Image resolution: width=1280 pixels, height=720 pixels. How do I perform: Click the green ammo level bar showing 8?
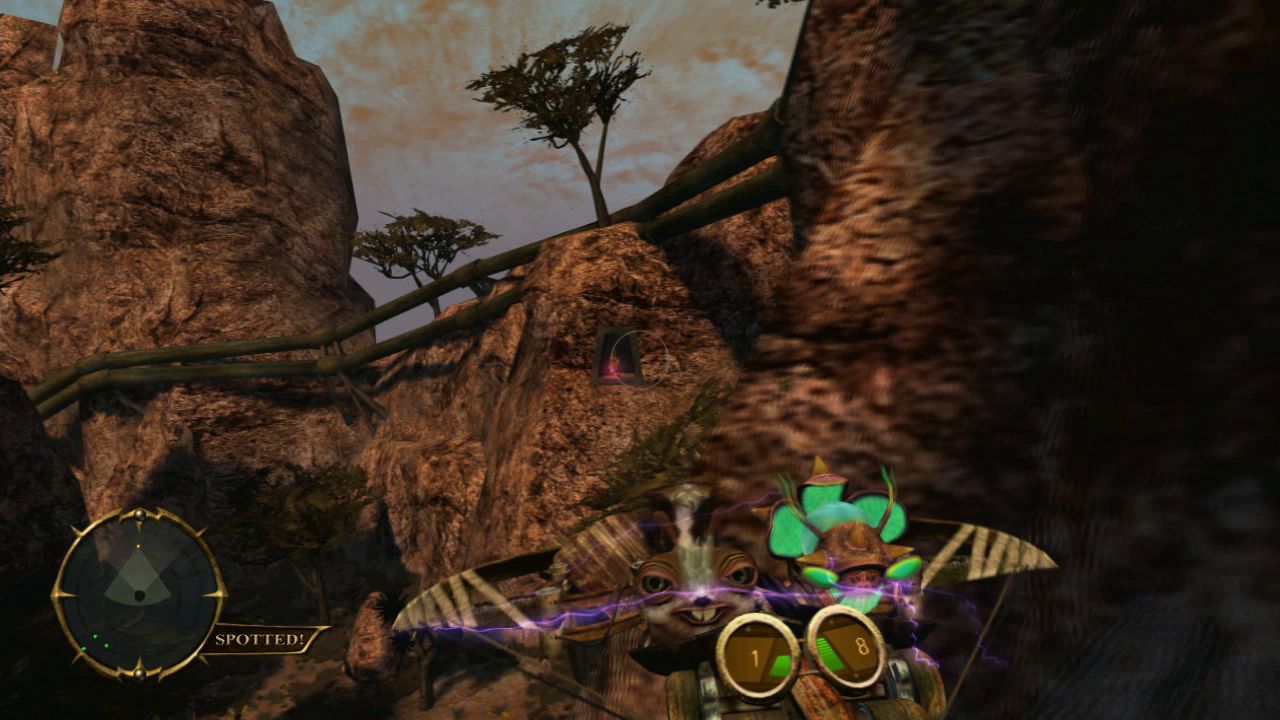pyautogui.click(x=830, y=650)
